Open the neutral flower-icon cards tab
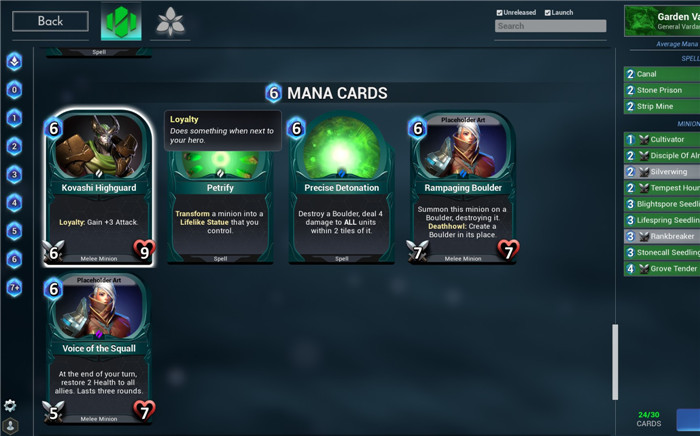 coord(171,22)
